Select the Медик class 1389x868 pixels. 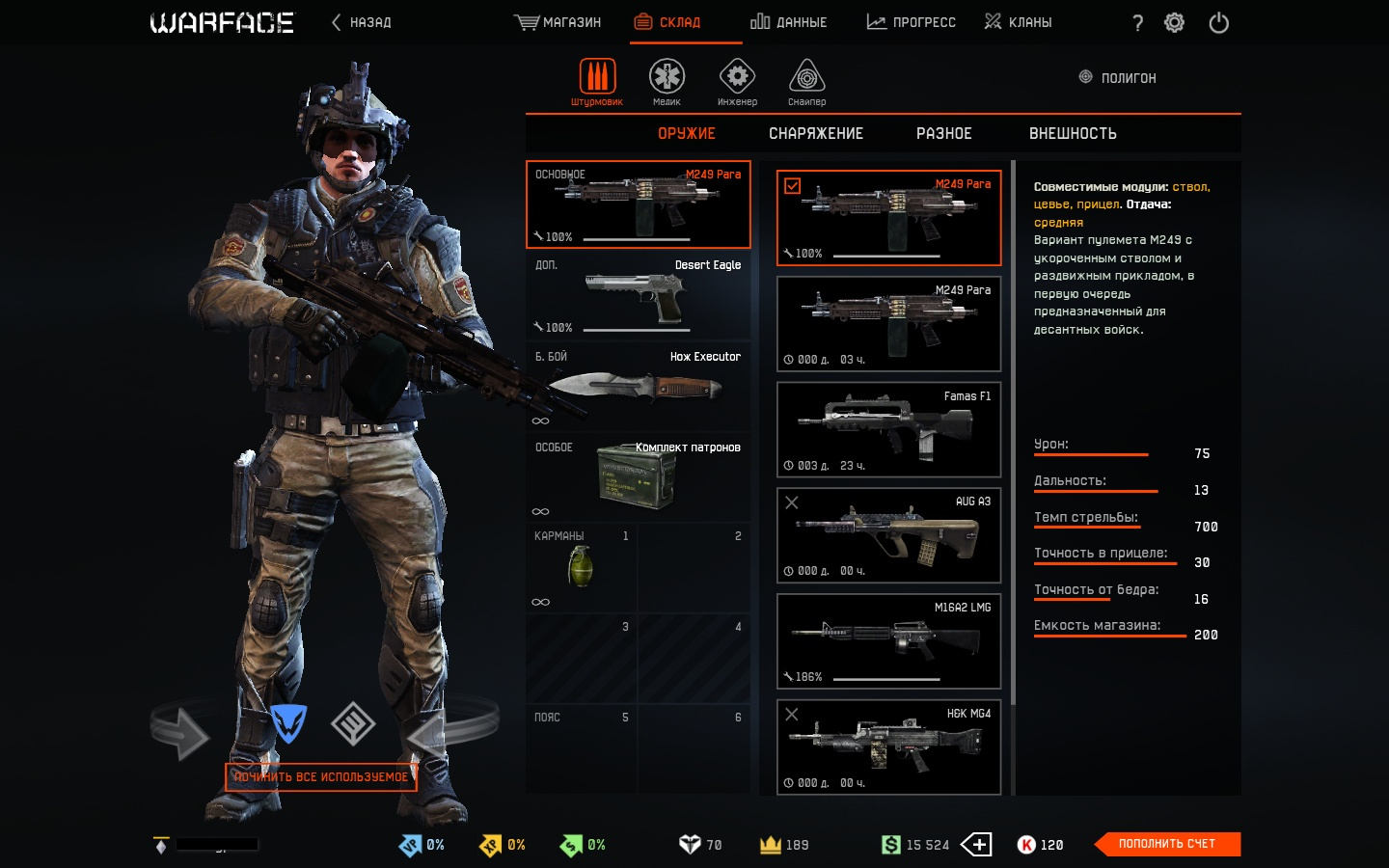pos(667,81)
